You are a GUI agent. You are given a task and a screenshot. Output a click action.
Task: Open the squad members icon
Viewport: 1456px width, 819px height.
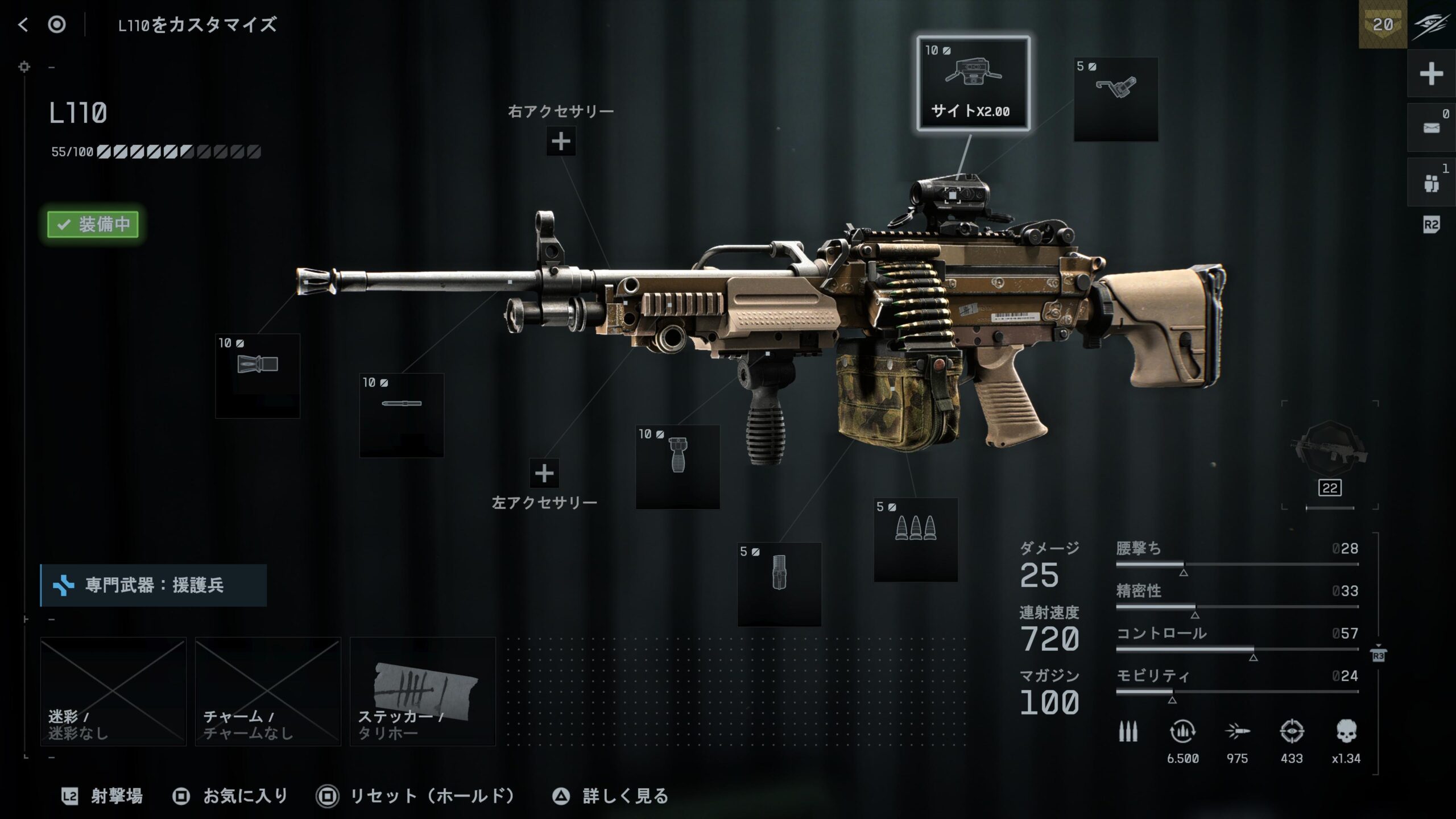1431,183
